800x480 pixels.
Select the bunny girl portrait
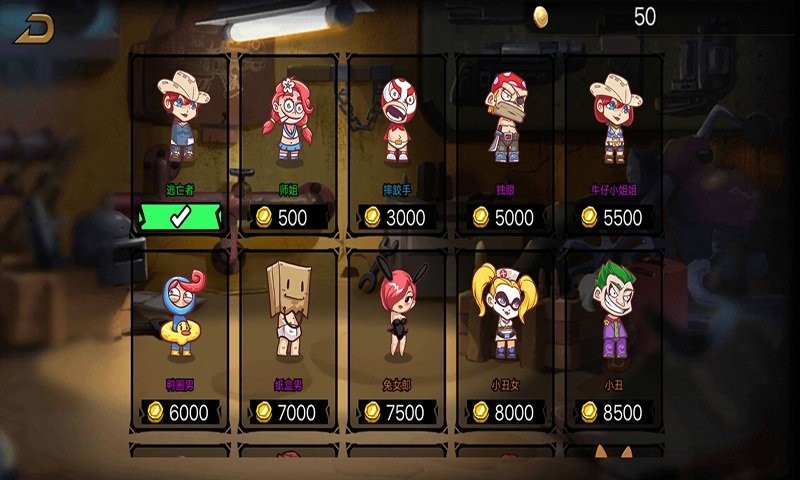click(398, 312)
